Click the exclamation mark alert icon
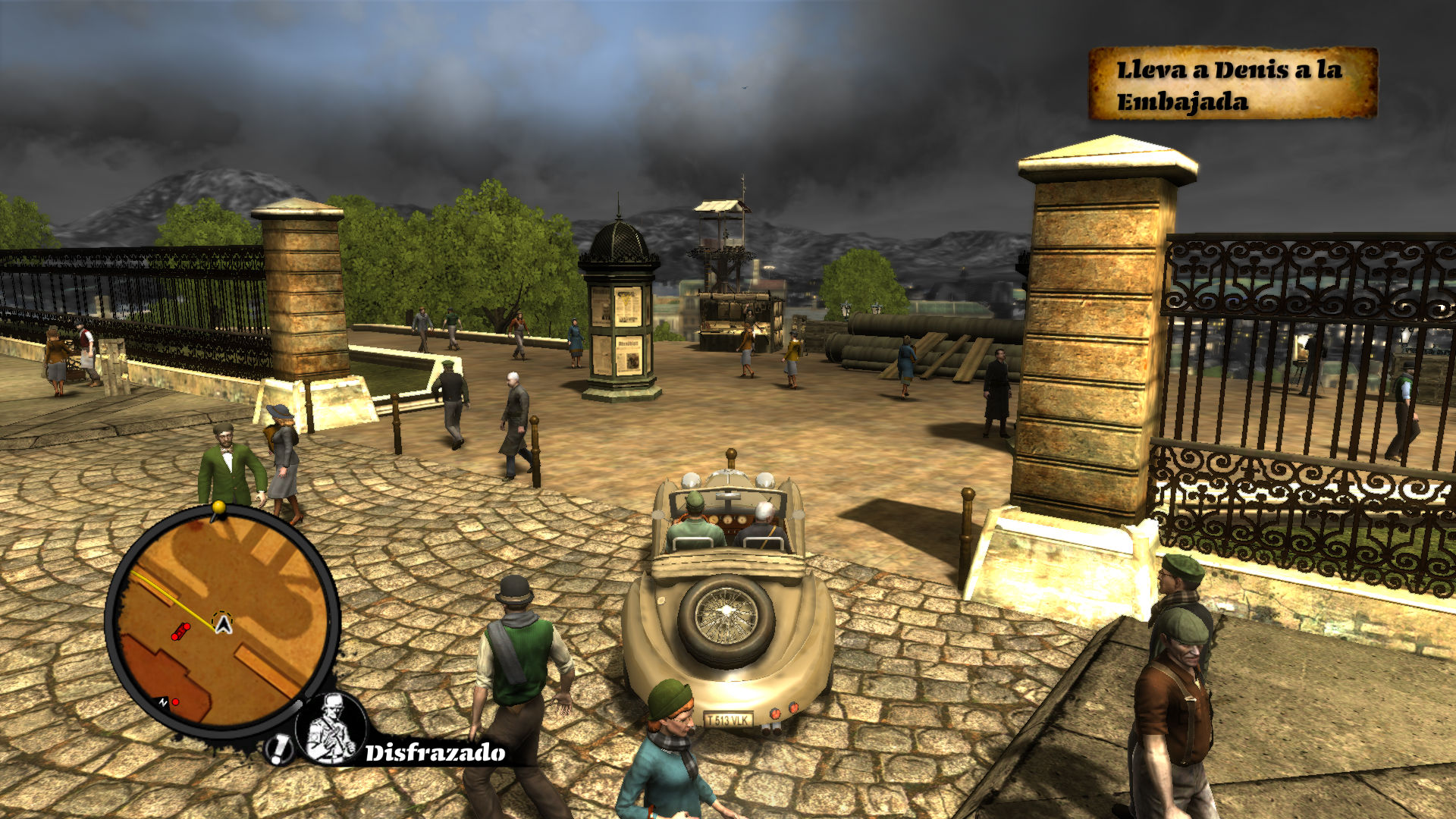Viewport: 1456px width, 819px height. 279,749
